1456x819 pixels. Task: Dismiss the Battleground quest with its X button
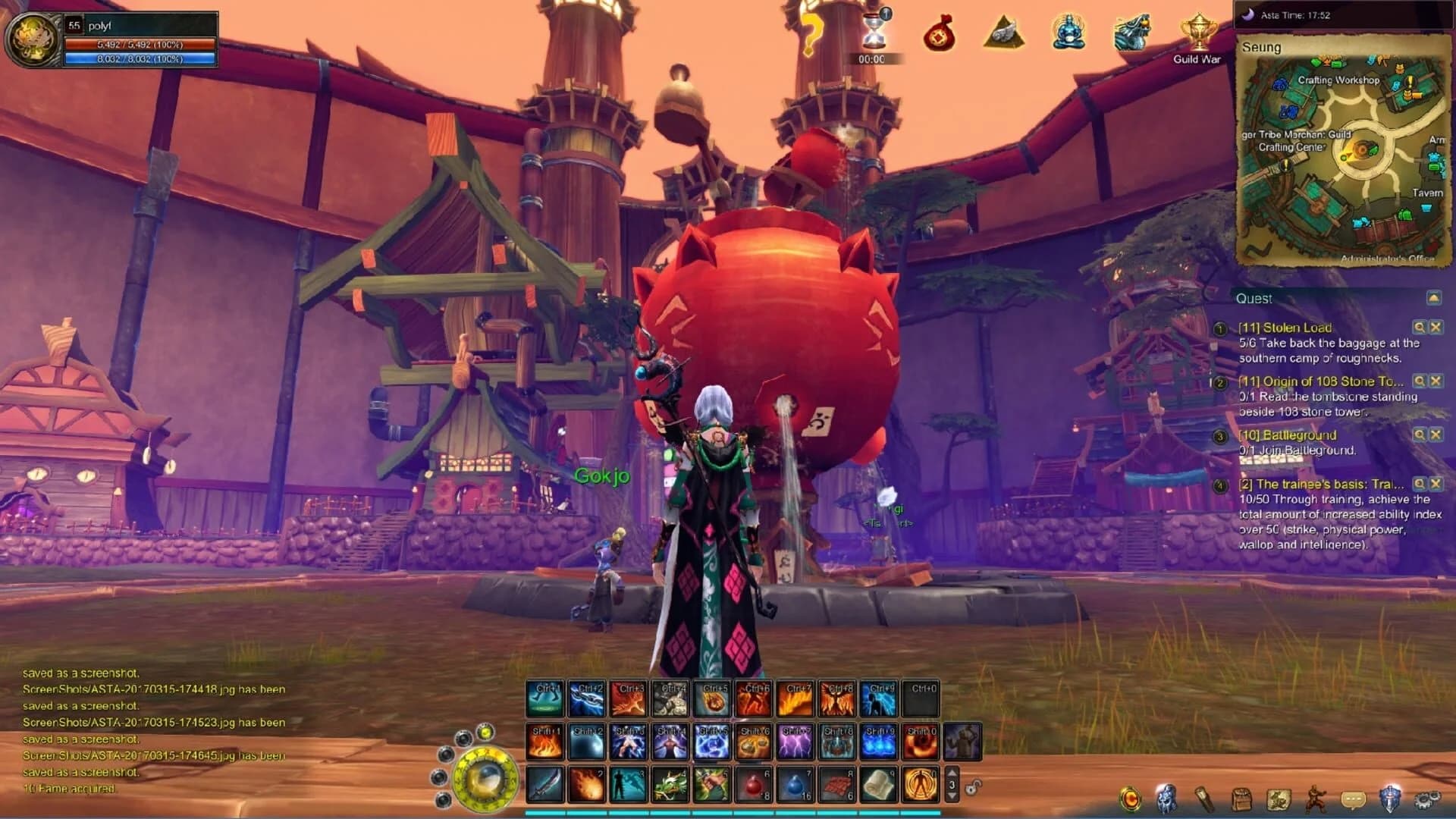tap(1435, 435)
